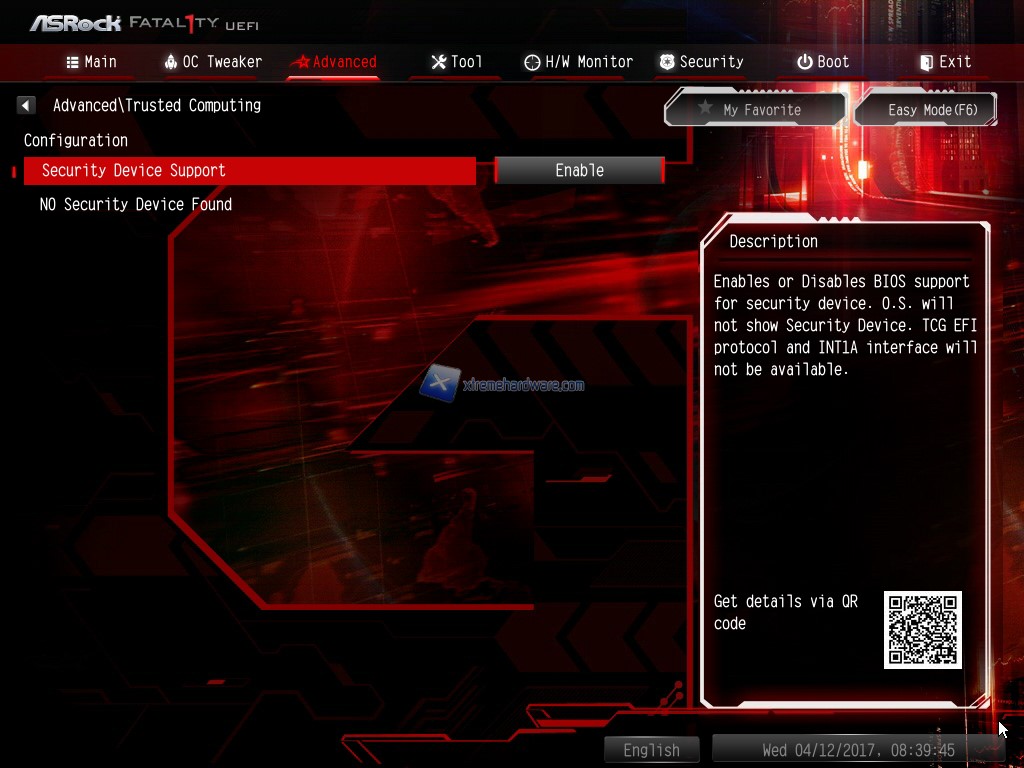Switch to the Security tab
Screen dimensions: 1024x768
(x=701, y=62)
